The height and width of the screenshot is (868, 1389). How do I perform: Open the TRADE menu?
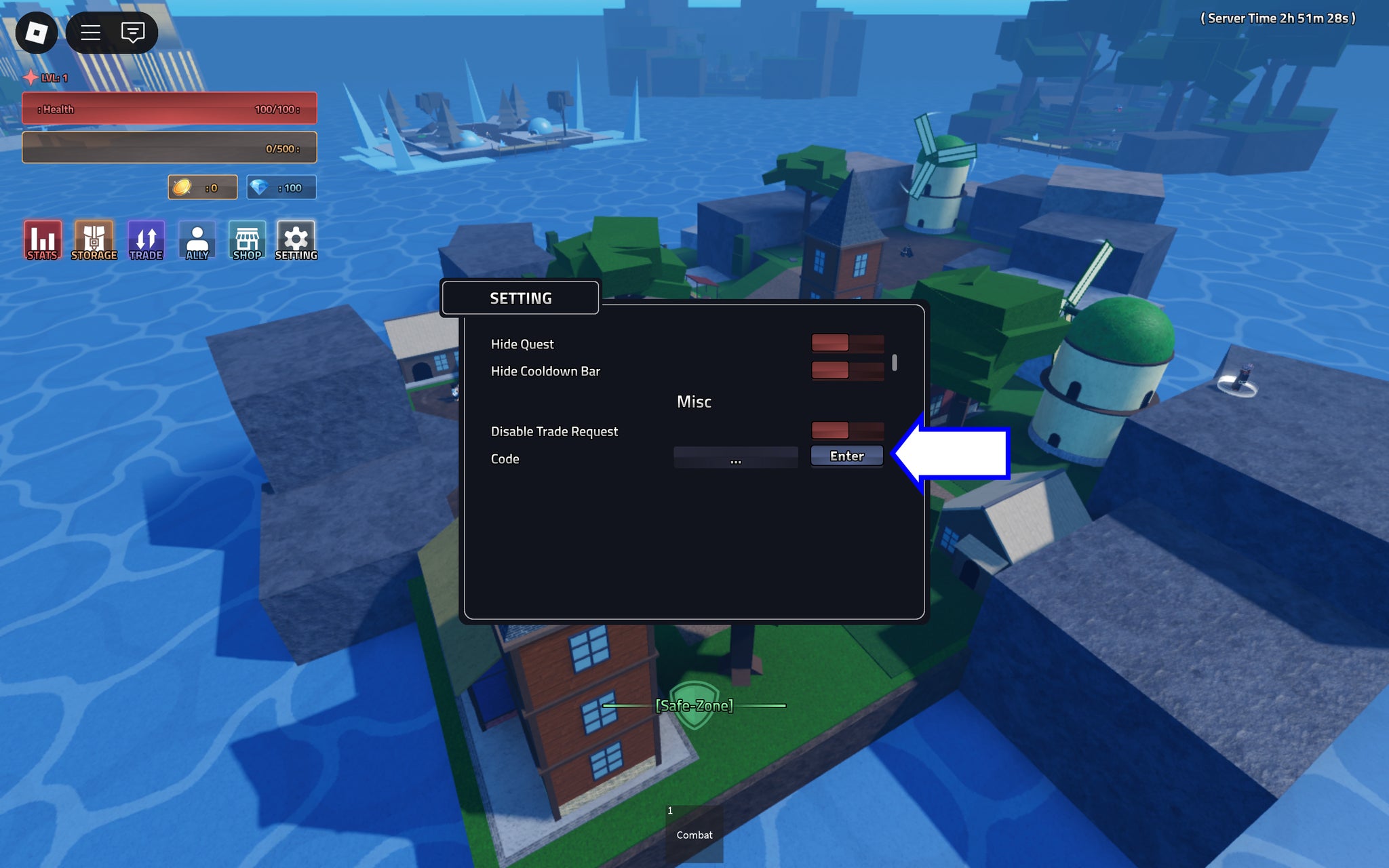click(x=146, y=239)
